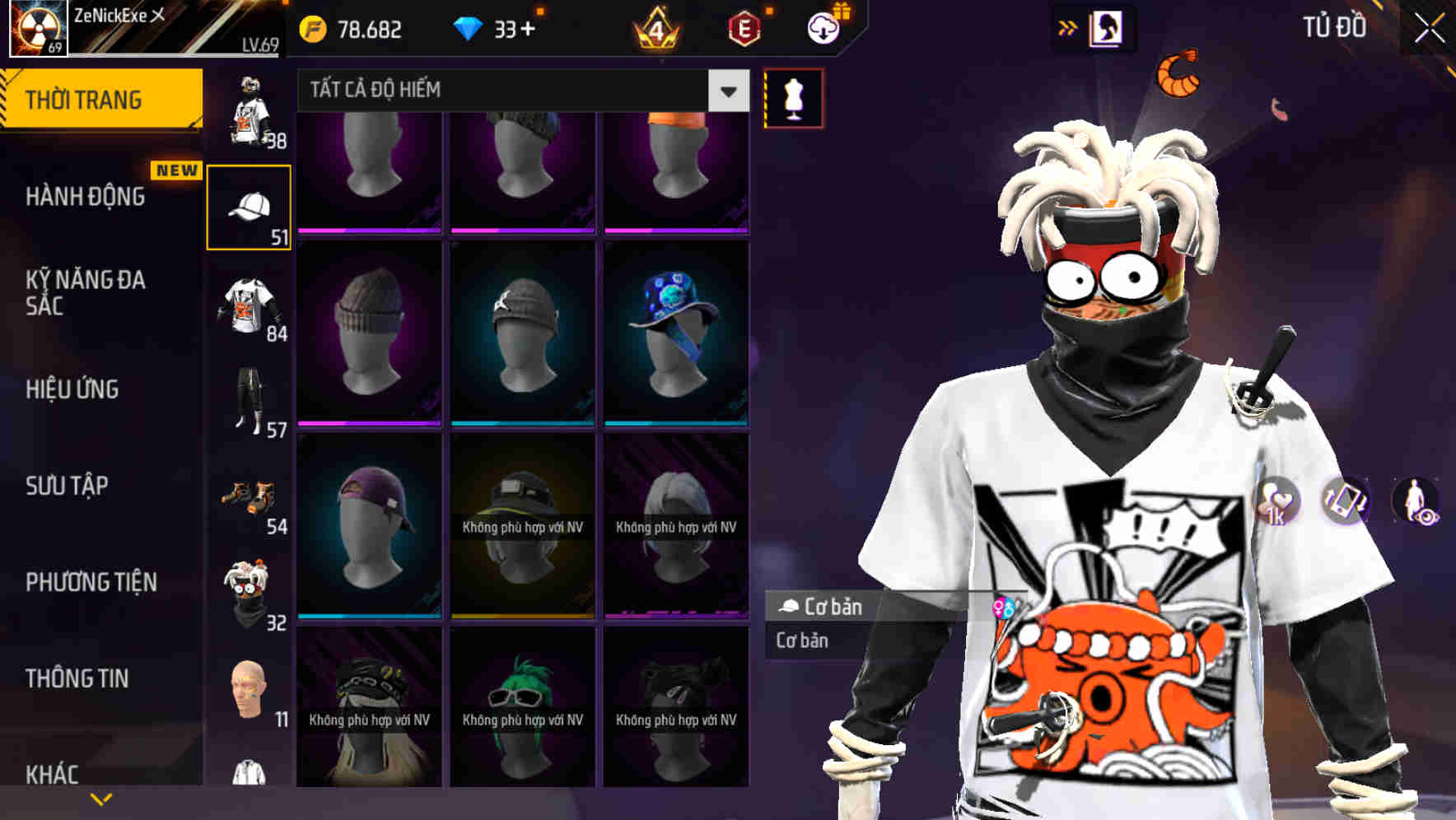This screenshot has height=820, width=1456.
Task: Click the gold rank badge showing 4
Action: point(653,29)
